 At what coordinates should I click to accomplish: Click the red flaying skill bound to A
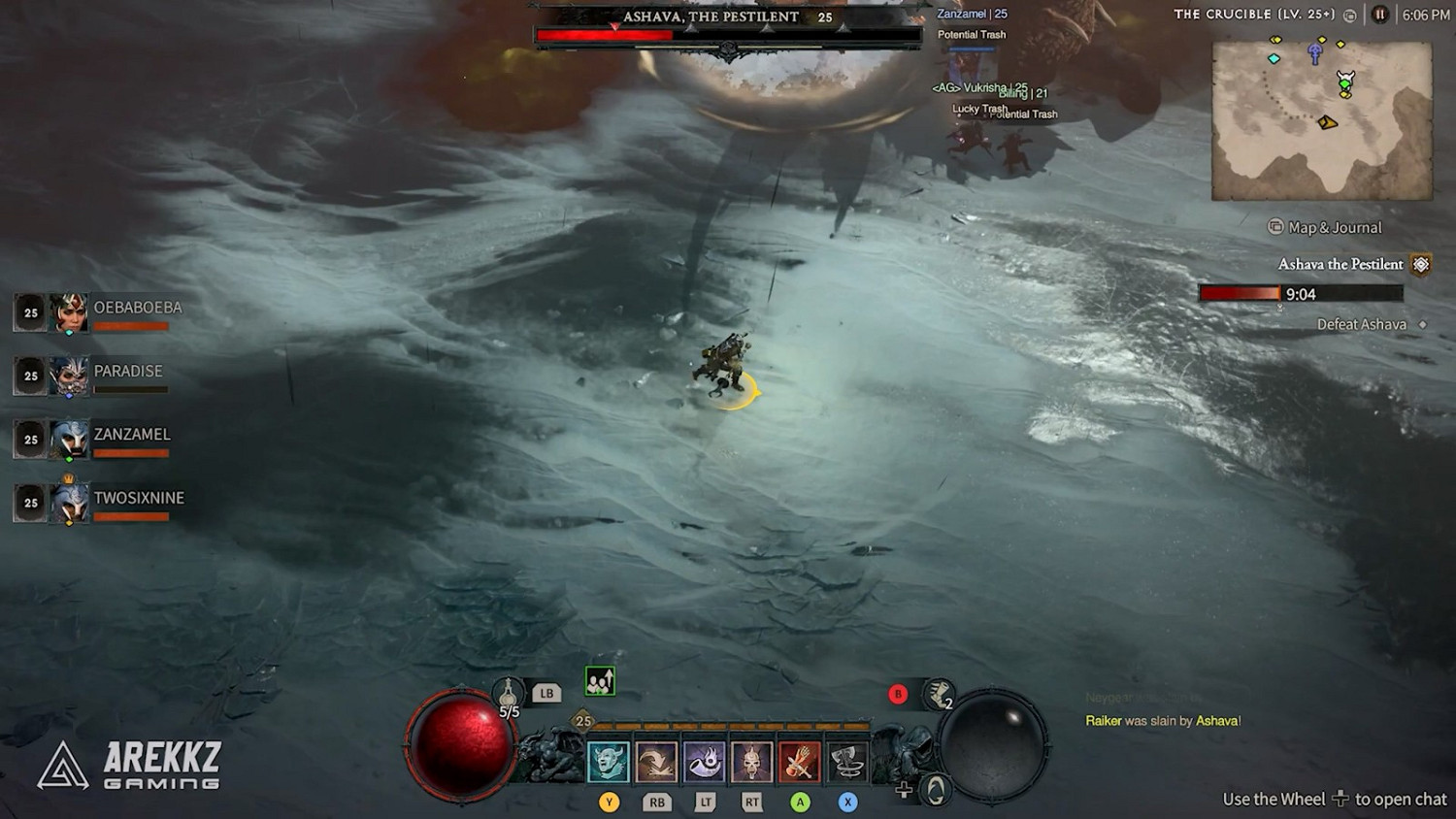click(799, 762)
